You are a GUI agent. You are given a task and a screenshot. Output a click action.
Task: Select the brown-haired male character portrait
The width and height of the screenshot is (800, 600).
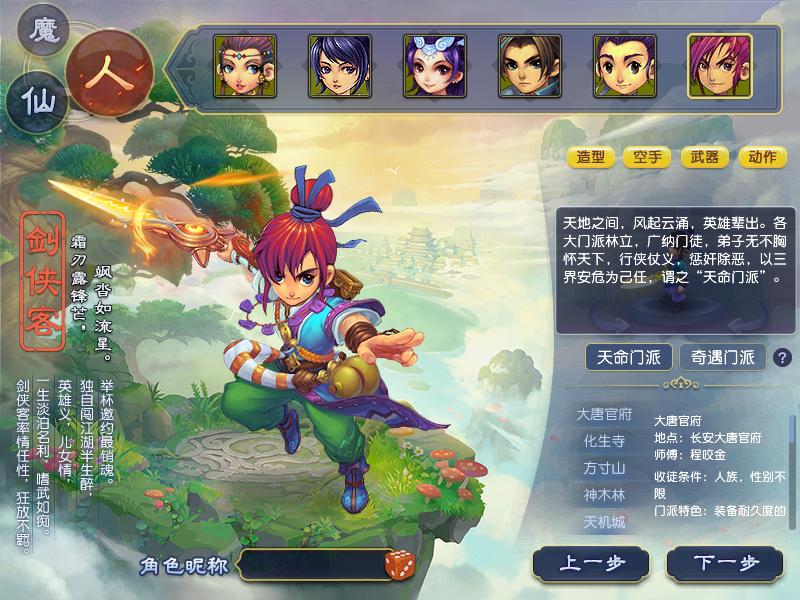pyautogui.click(x=529, y=66)
